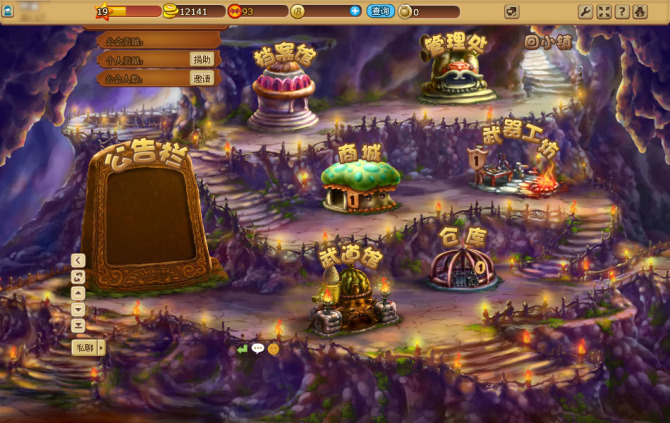The image size is (670, 423).
Task: Click the 捐助 donate button
Action: coord(203,59)
